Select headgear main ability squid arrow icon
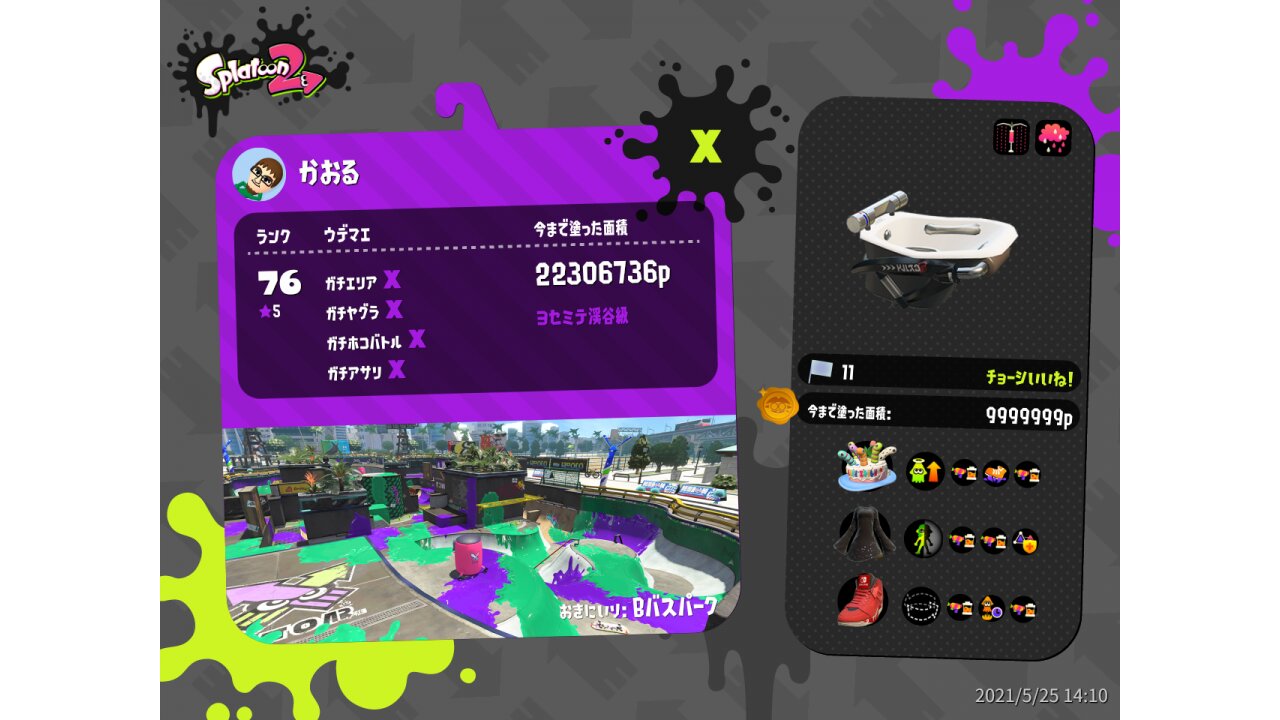 tap(925, 471)
